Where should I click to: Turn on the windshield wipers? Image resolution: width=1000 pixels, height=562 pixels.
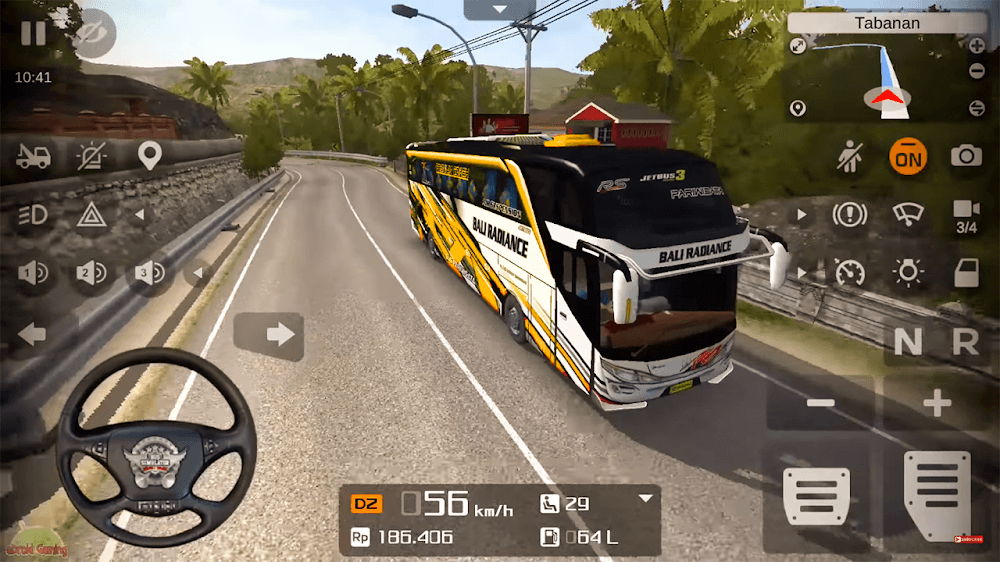[908, 214]
